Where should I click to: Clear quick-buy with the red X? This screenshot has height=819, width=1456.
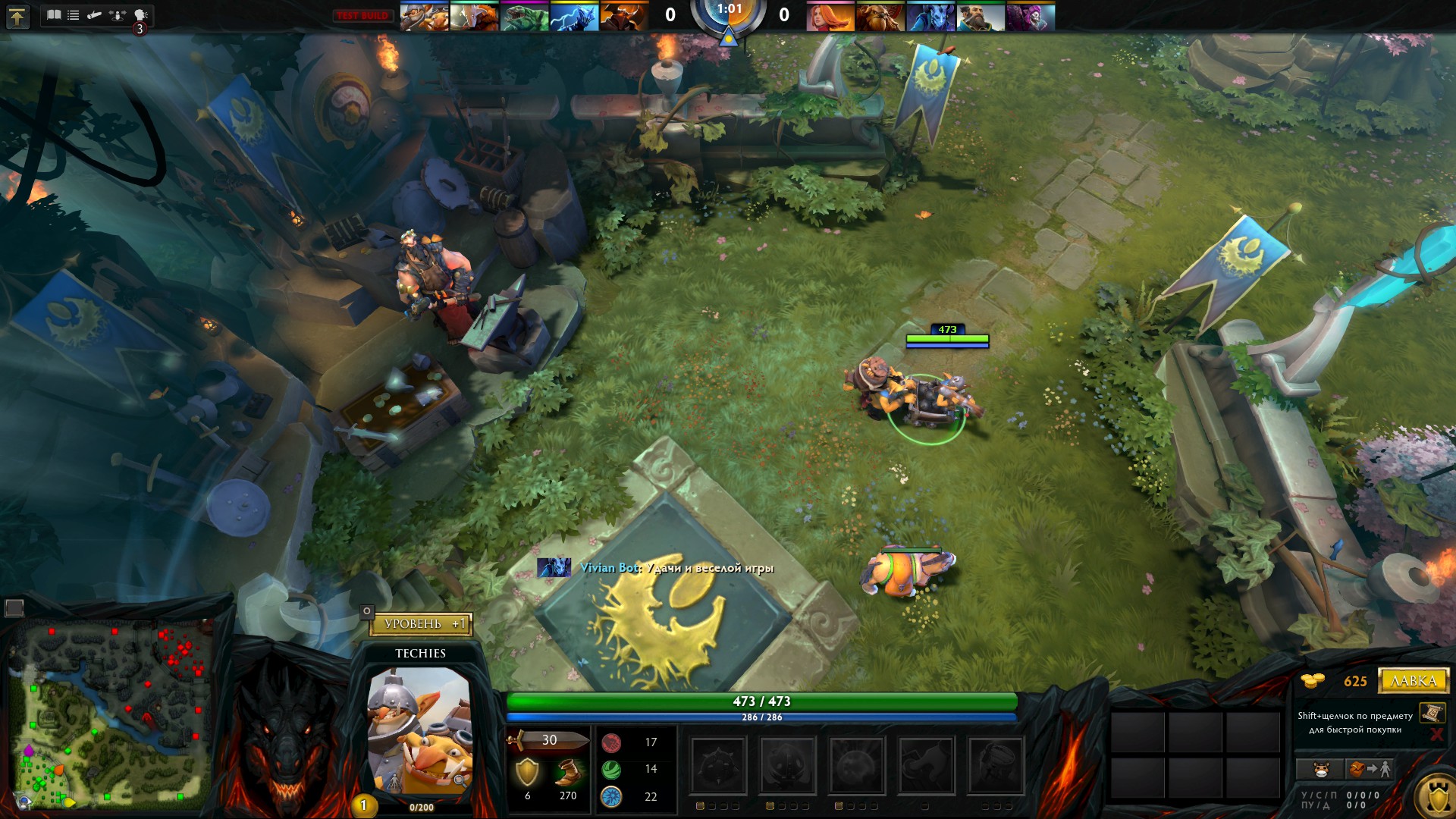[x=1436, y=733]
